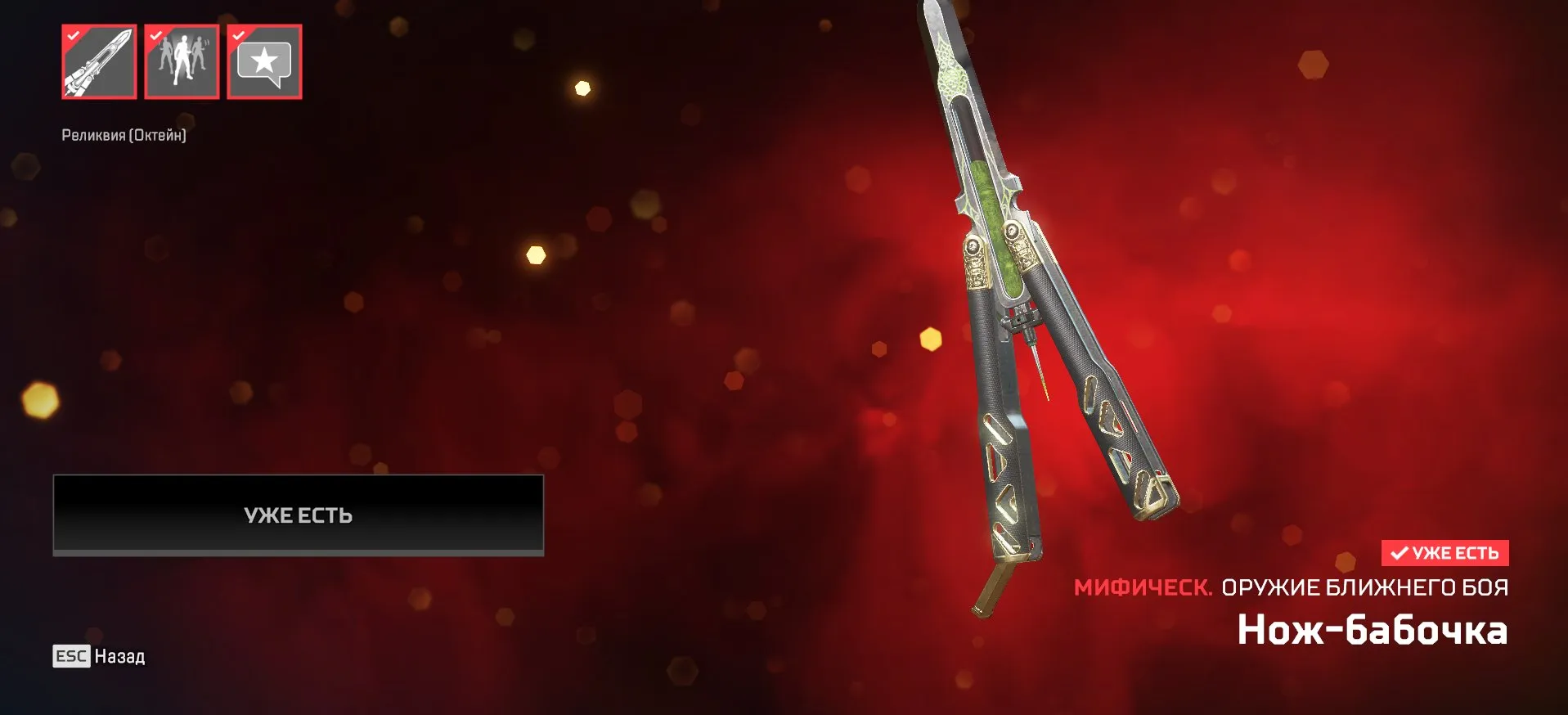1568x715 pixels.
Task: Click the checkmark inside the УЖЕ ЕСТЬ badge
Action: tap(1400, 553)
